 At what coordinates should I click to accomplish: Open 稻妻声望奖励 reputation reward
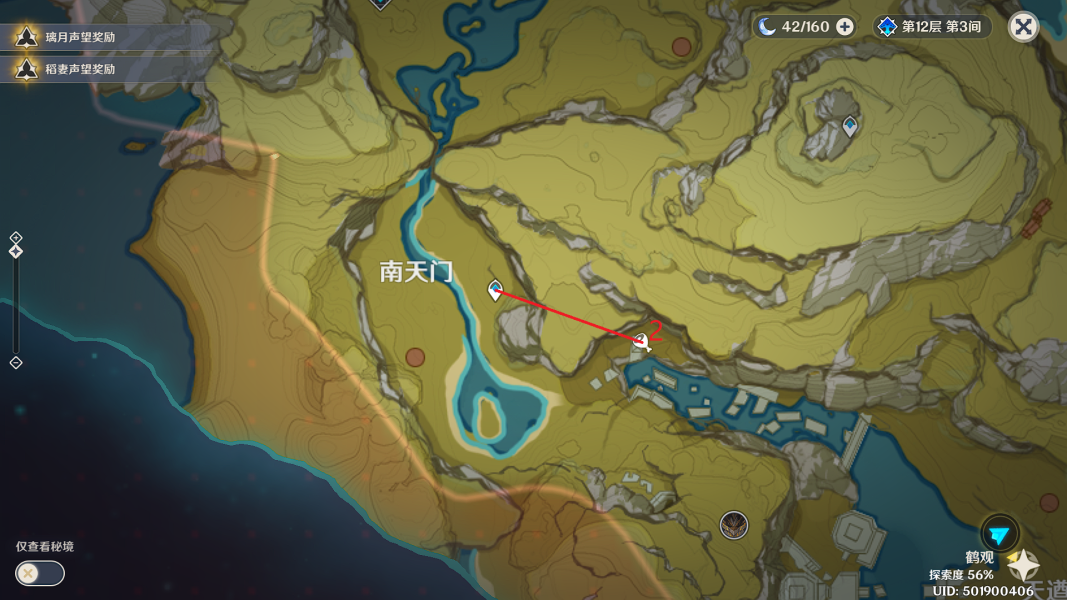[x=80, y=69]
